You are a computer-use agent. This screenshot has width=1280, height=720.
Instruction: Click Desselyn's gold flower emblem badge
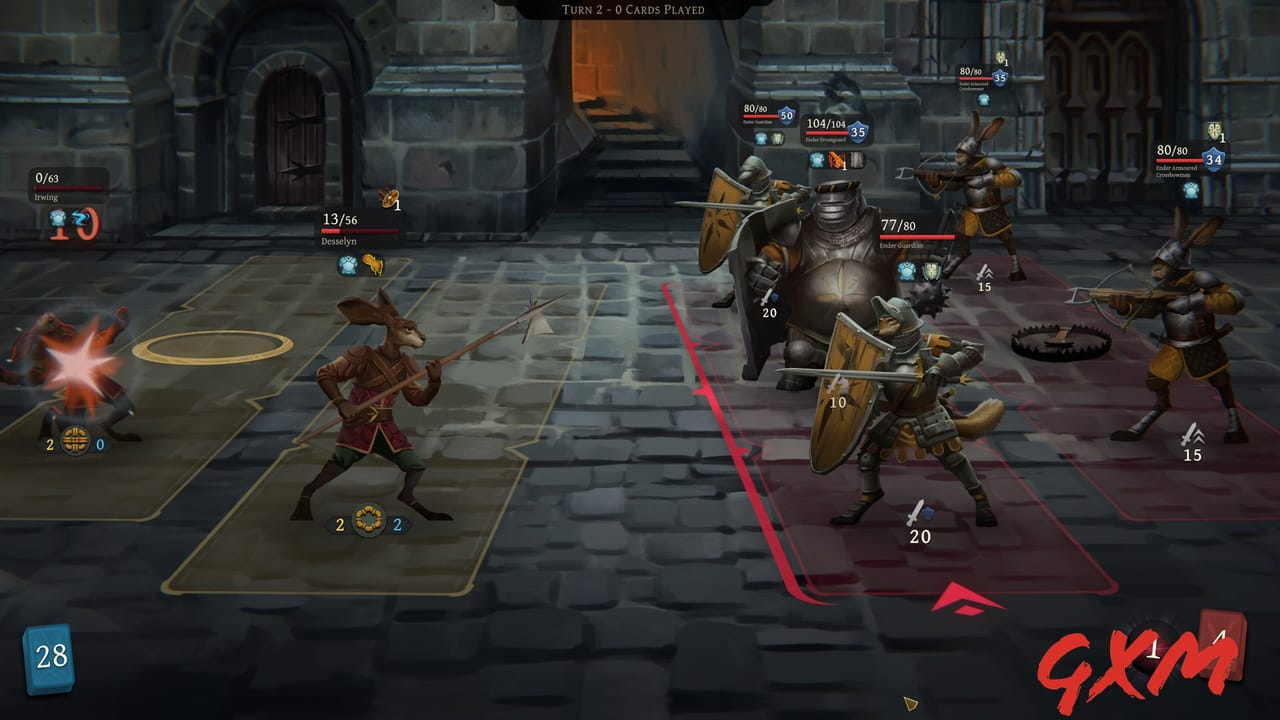(x=368, y=524)
